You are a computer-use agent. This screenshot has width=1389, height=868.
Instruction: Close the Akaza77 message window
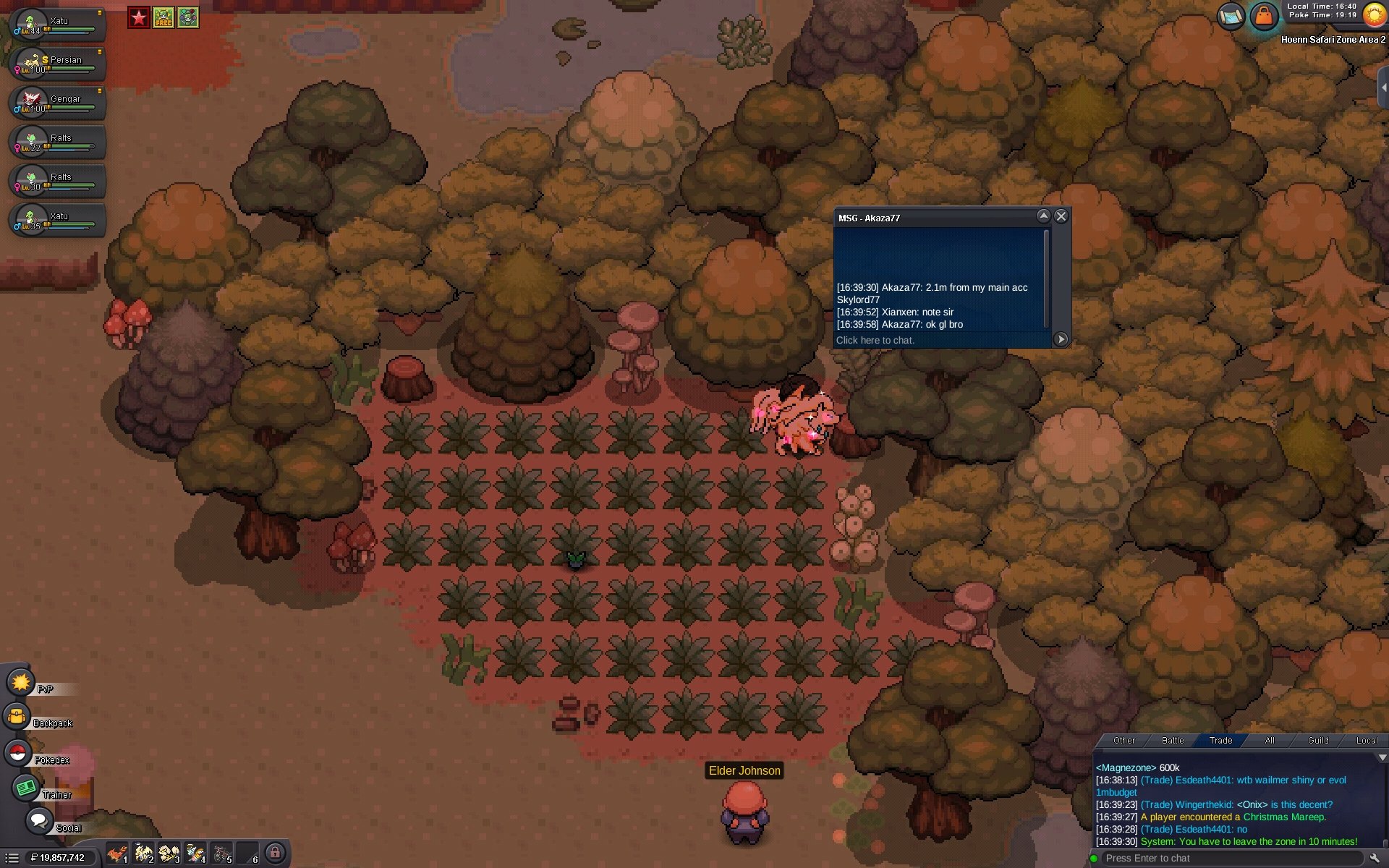point(1061,216)
